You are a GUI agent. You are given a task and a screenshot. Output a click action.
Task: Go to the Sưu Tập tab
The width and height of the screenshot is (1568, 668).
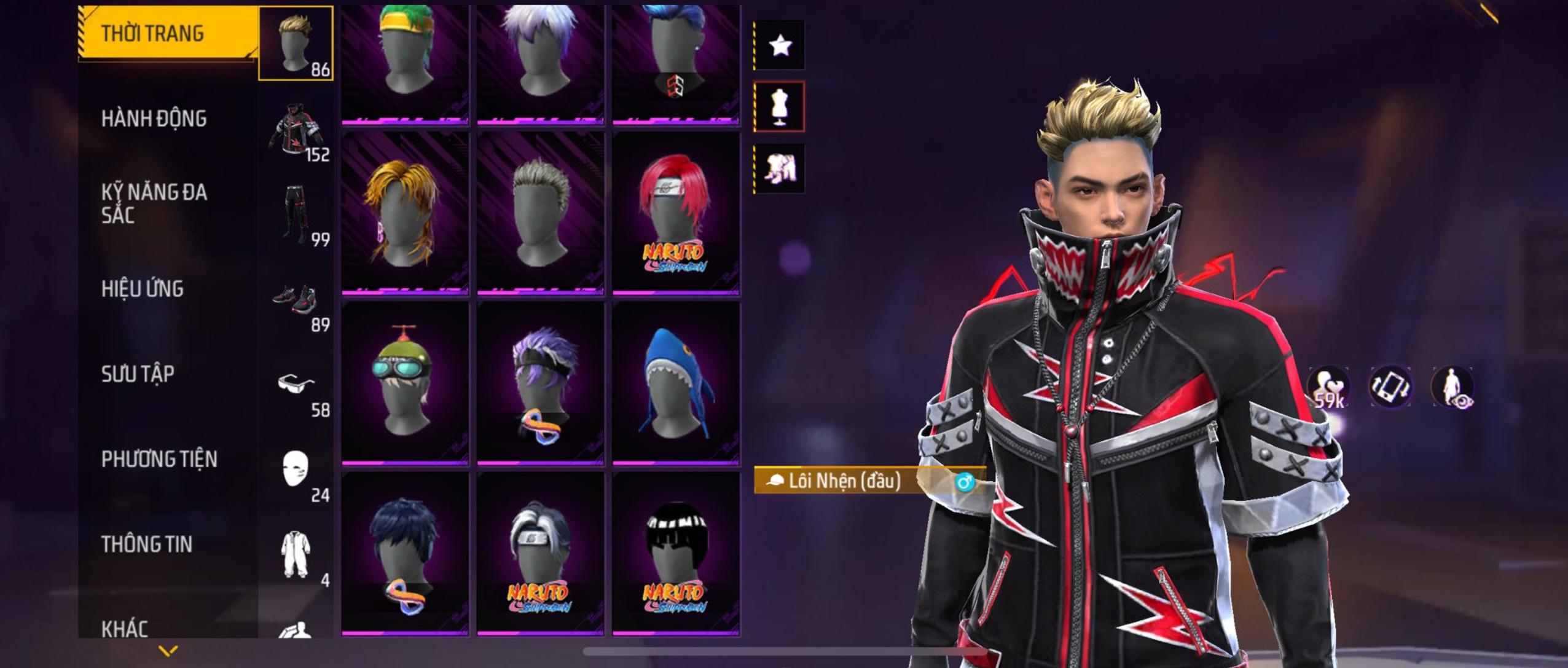[138, 374]
